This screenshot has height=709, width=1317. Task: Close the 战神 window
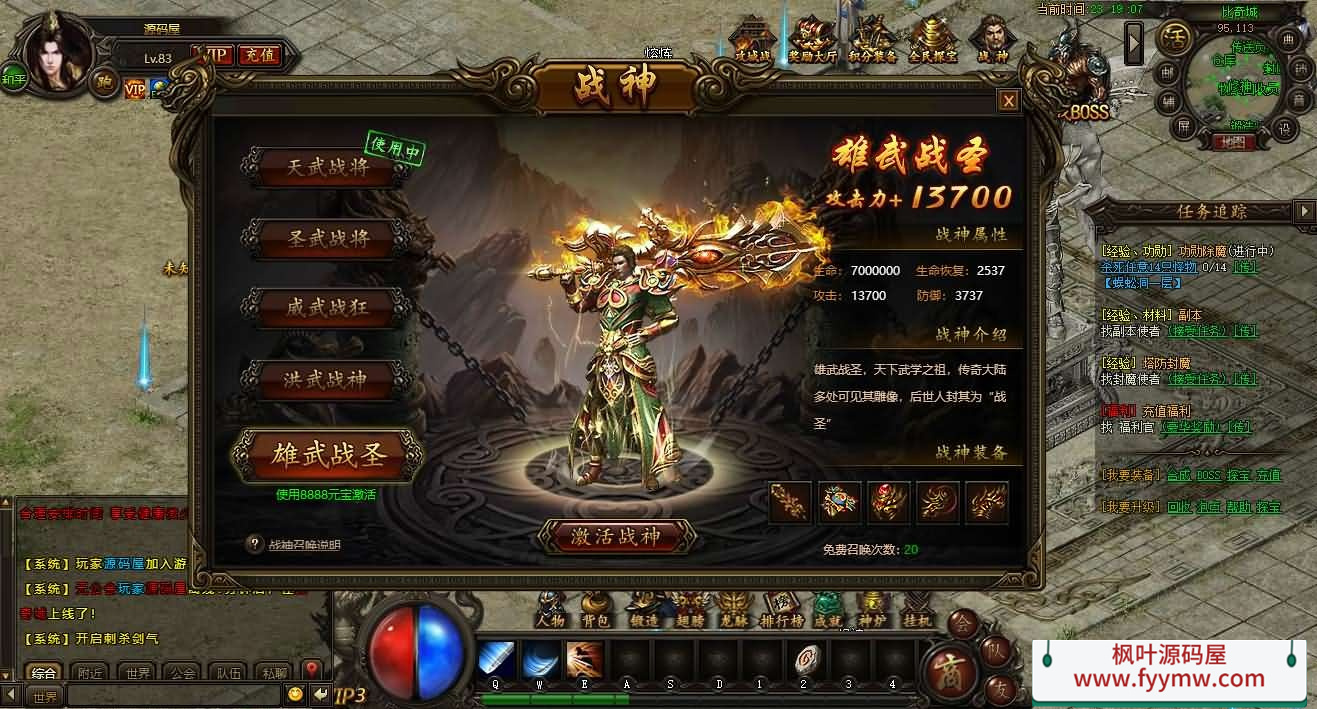tap(1009, 101)
